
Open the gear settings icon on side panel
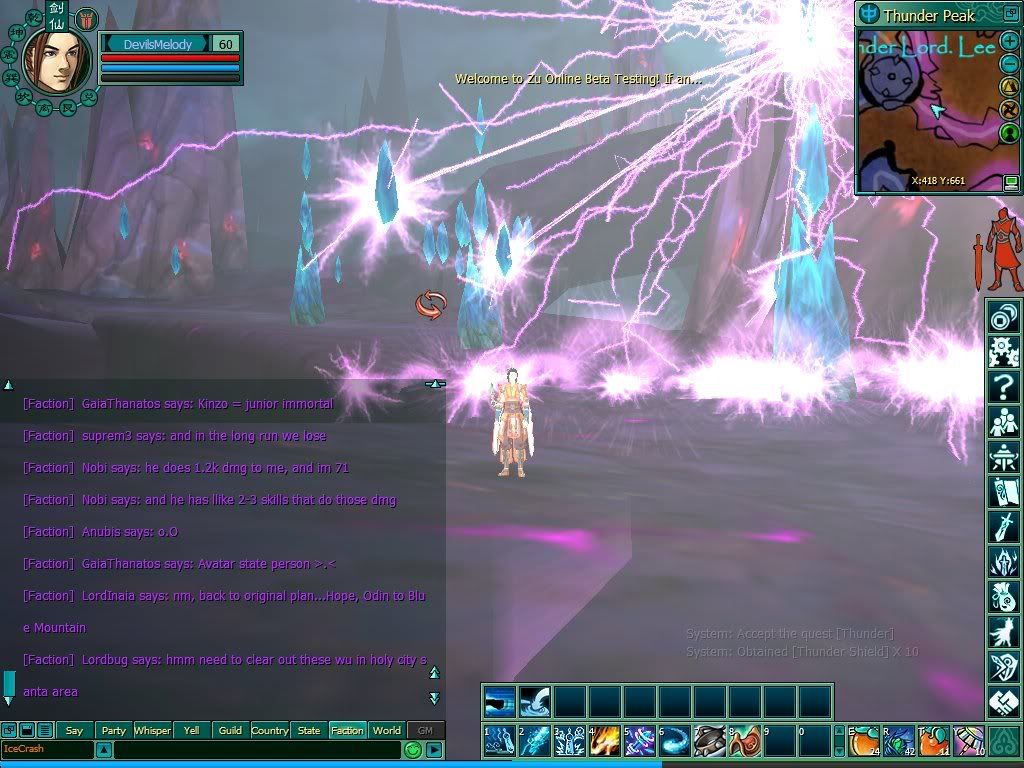pos(1003,351)
